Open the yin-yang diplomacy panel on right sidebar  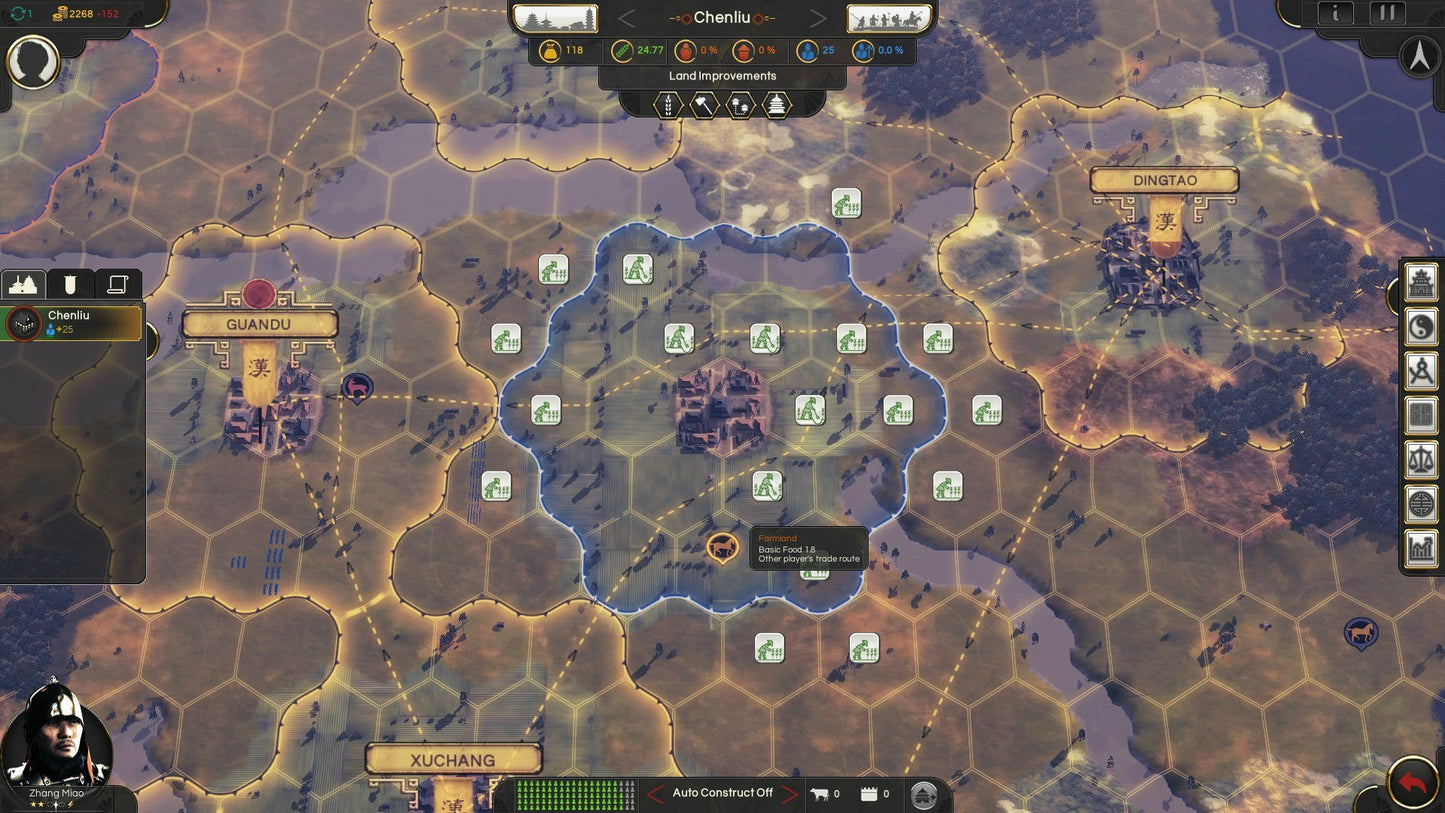coord(1420,328)
